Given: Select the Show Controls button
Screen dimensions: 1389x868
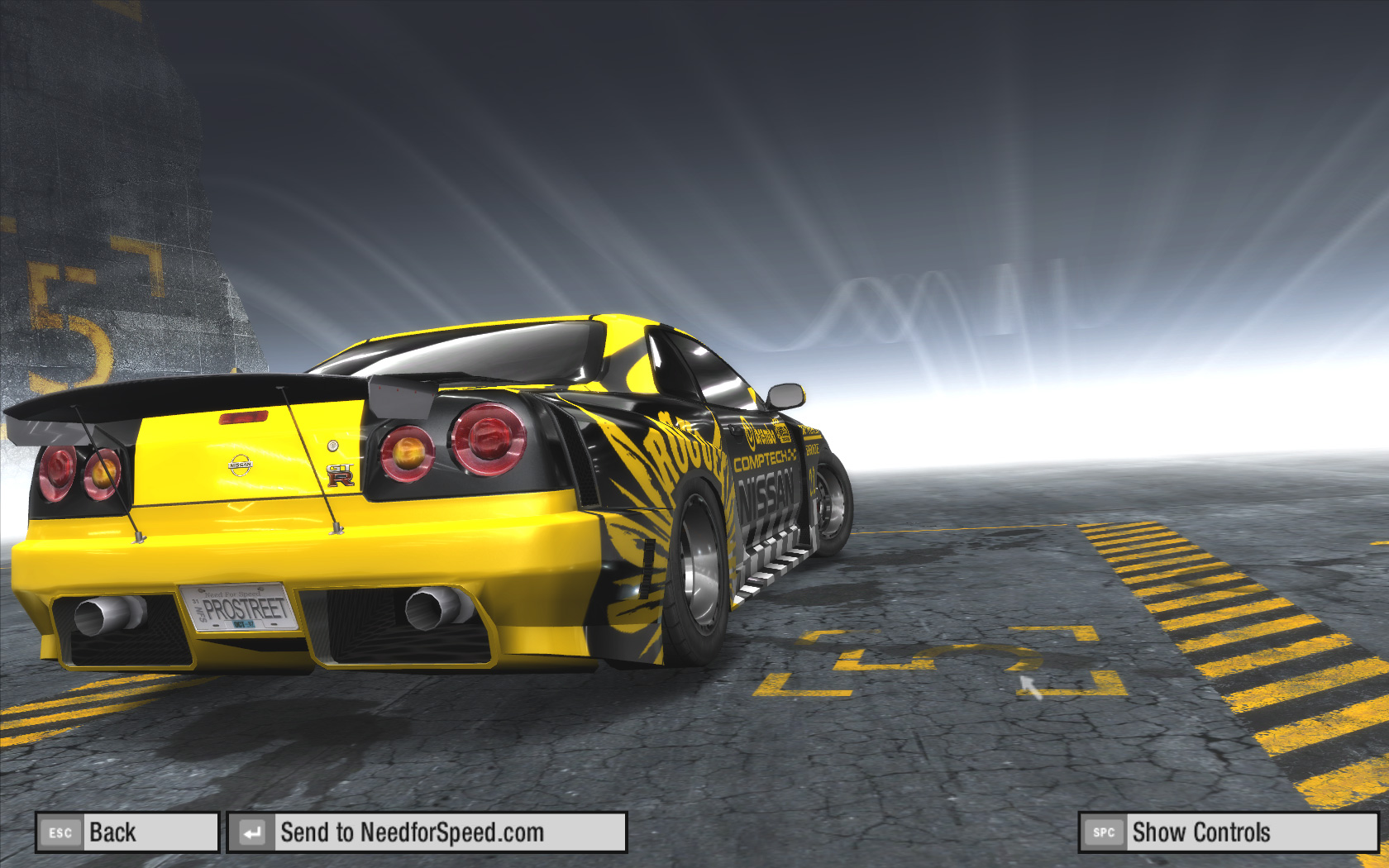Looking at the screenshot, I should (x=1228, y=832).
